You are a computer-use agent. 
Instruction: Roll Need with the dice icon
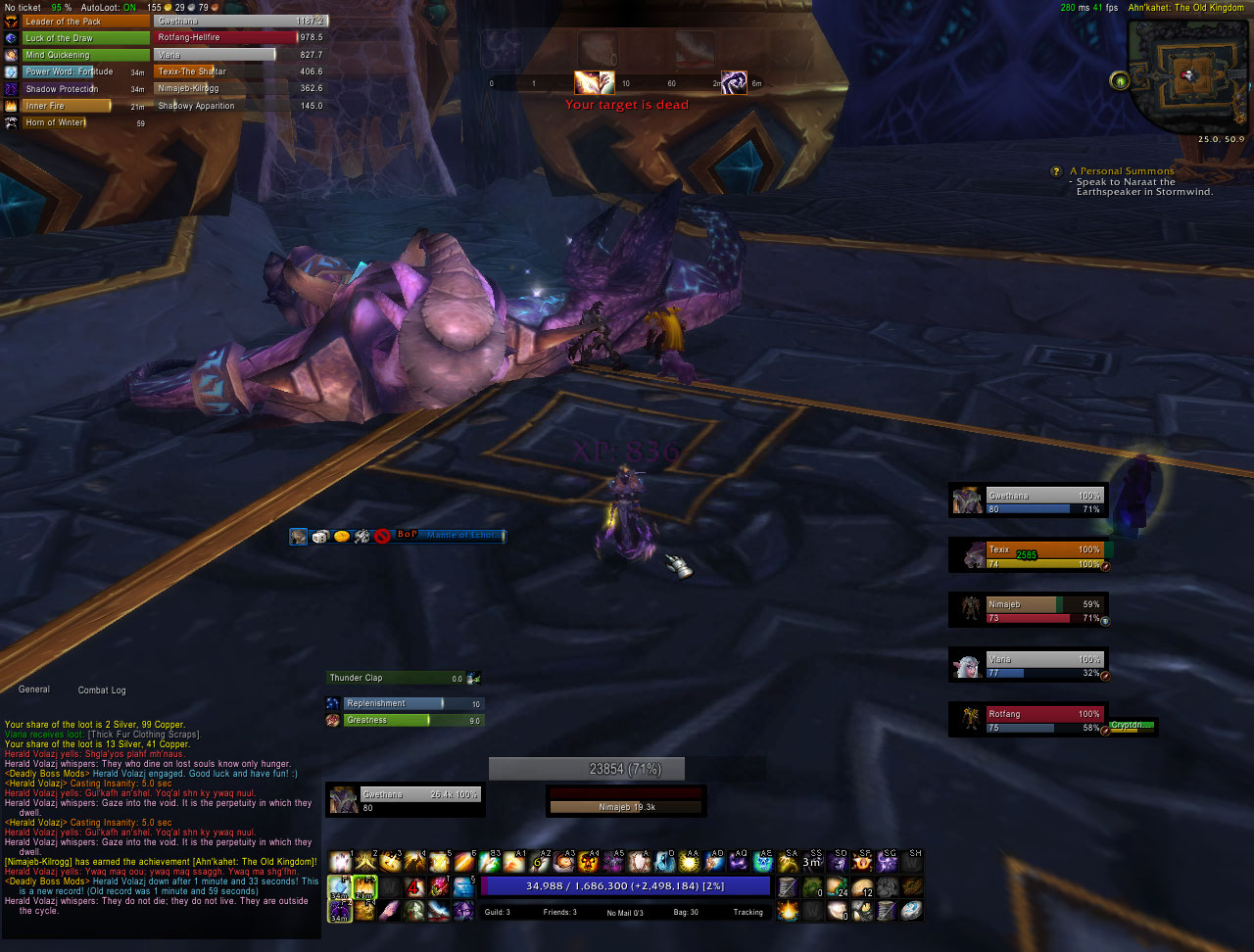[319, 537]
